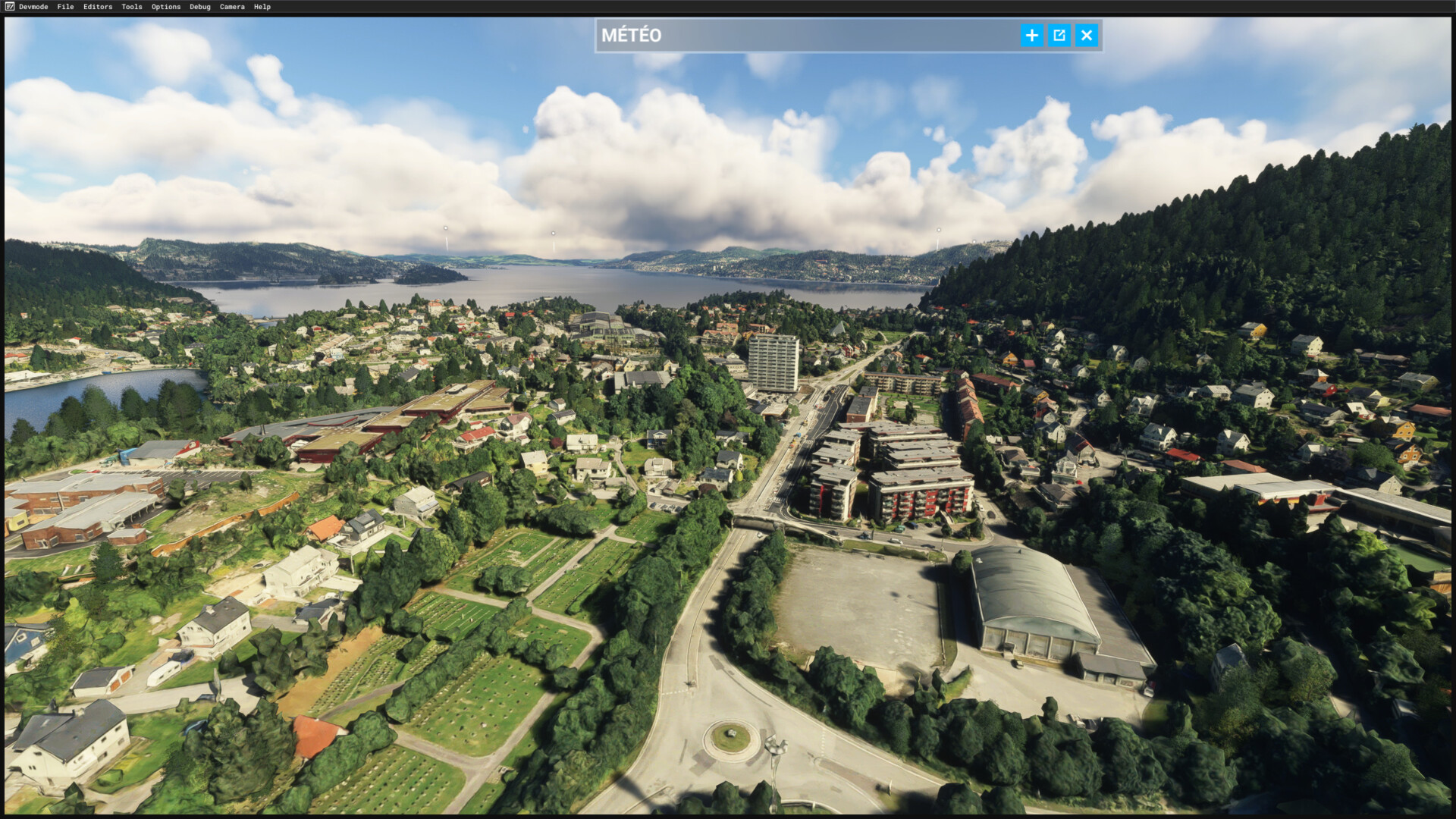Open the Devmode menu
This screenshot has width=1456, height=819.
(33, 7)
